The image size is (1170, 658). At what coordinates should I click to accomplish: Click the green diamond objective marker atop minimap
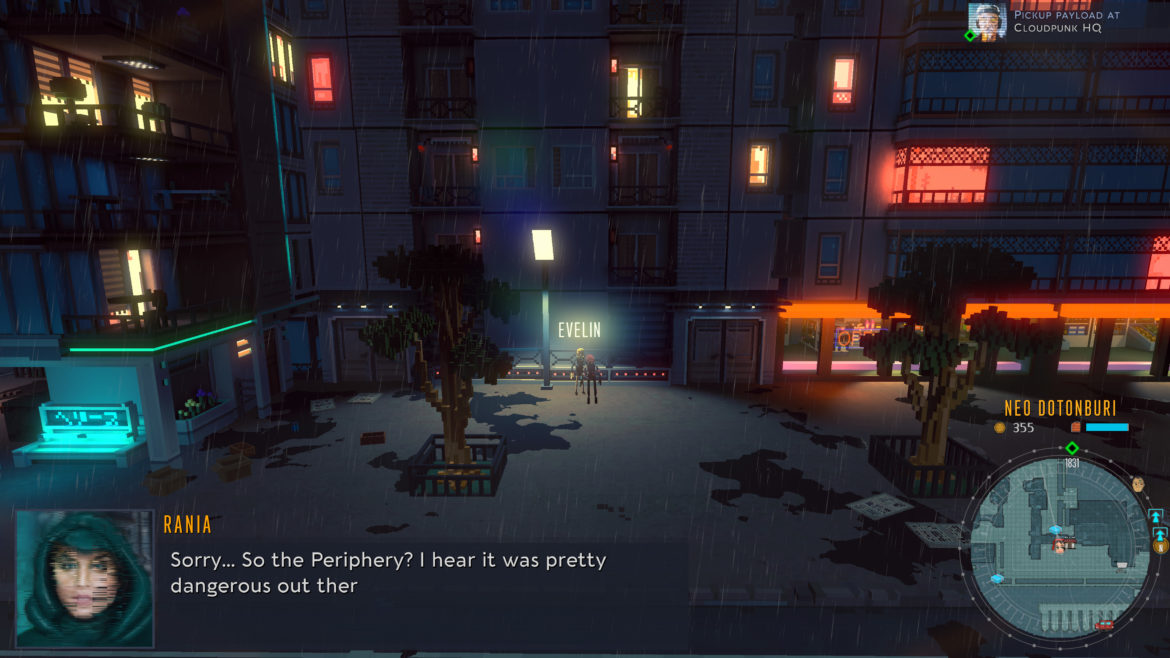pyautogui.click(x=1072, y=448)
